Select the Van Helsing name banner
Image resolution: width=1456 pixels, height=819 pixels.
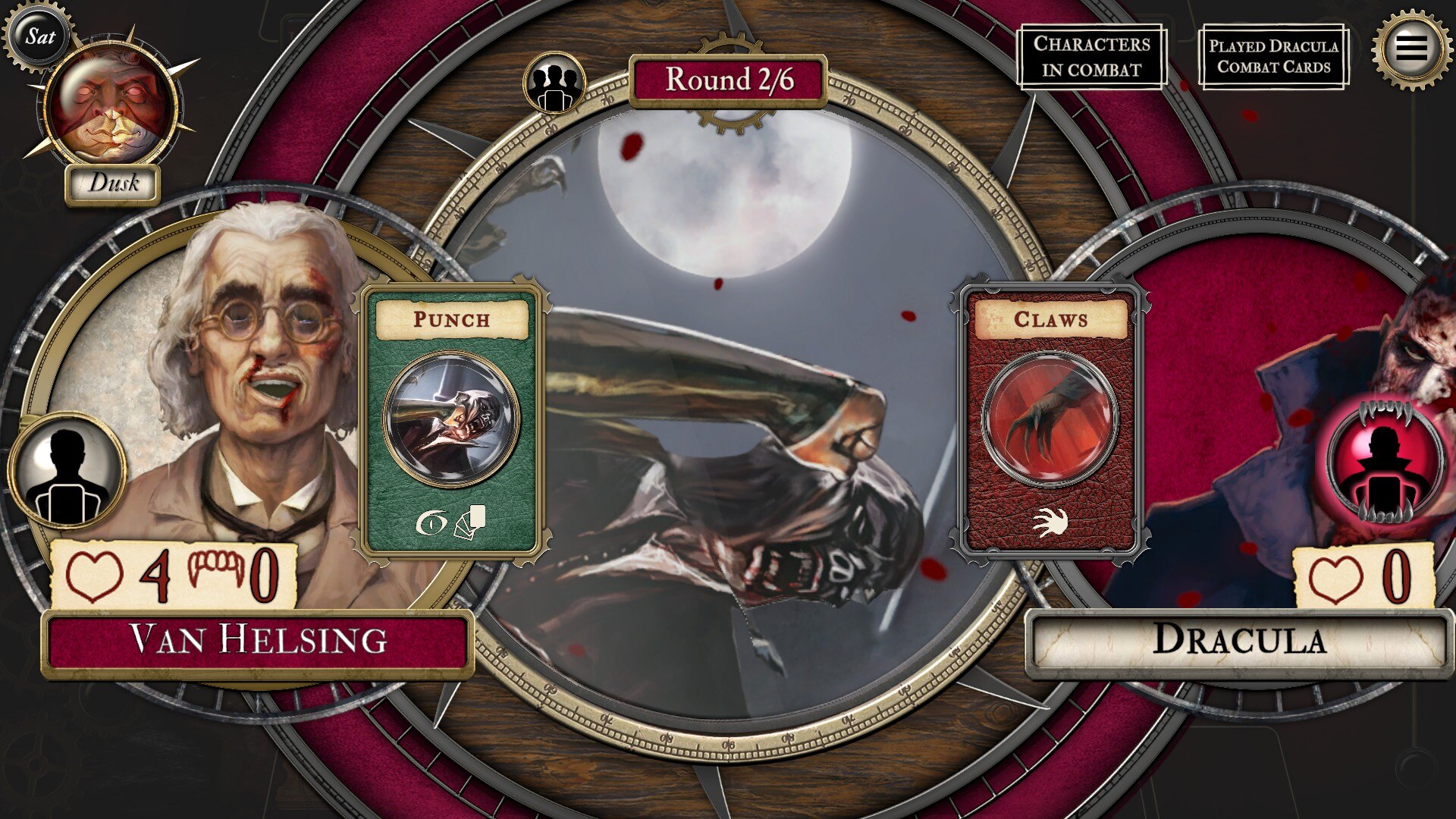tap(258, 641)
